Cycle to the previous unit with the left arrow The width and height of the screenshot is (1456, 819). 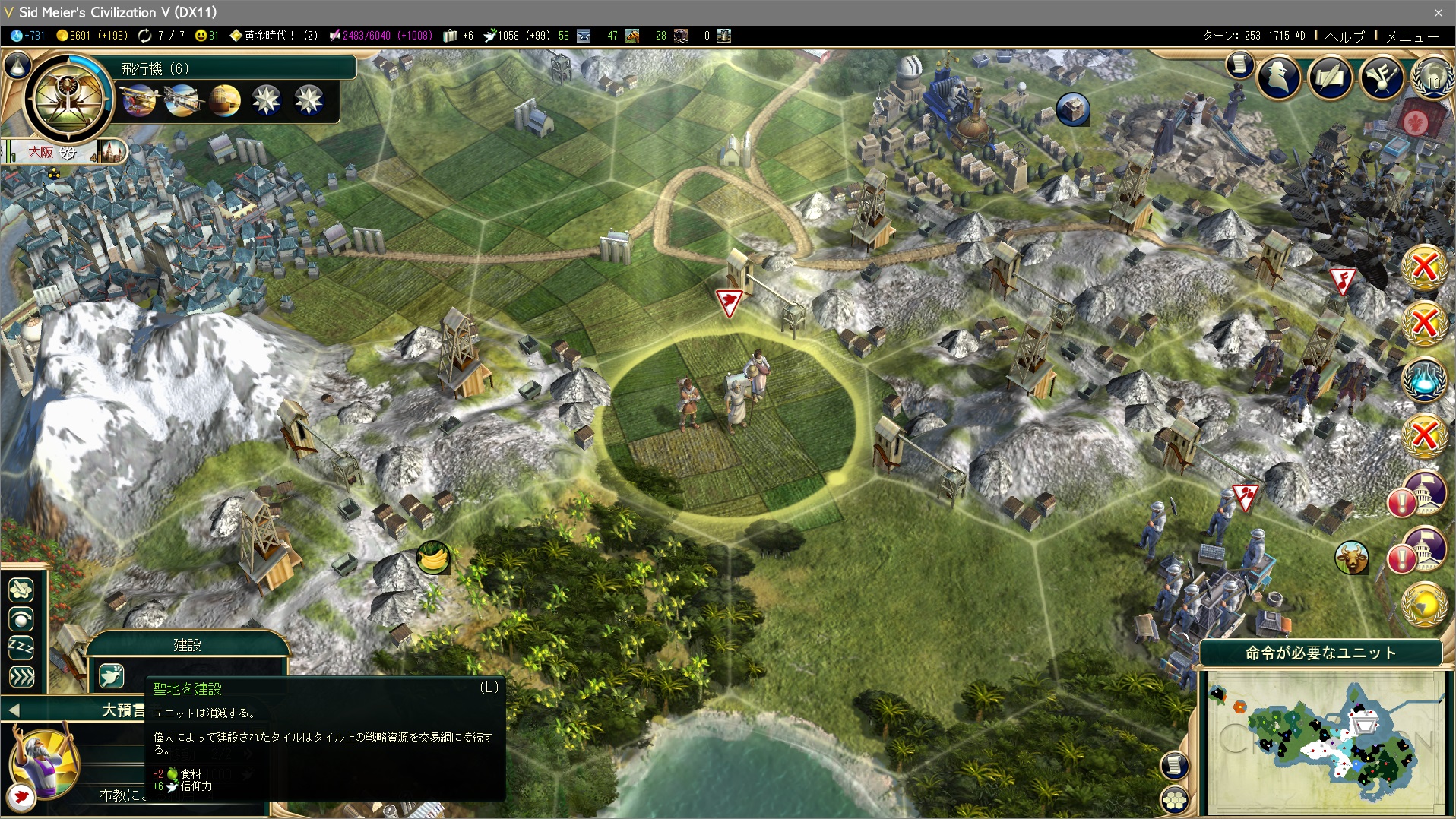pyautogui.click(x=13, y=710)
